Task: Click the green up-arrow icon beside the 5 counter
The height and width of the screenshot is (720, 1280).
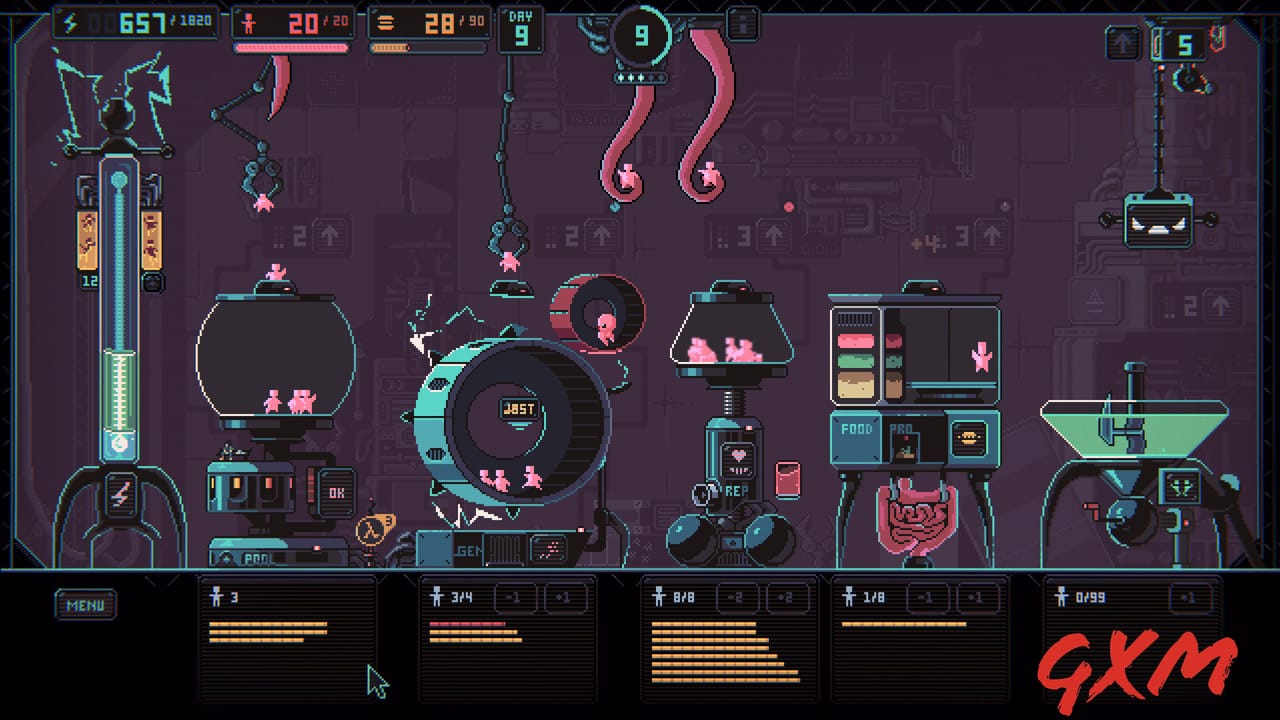Action: click(x=1123, y=42)
